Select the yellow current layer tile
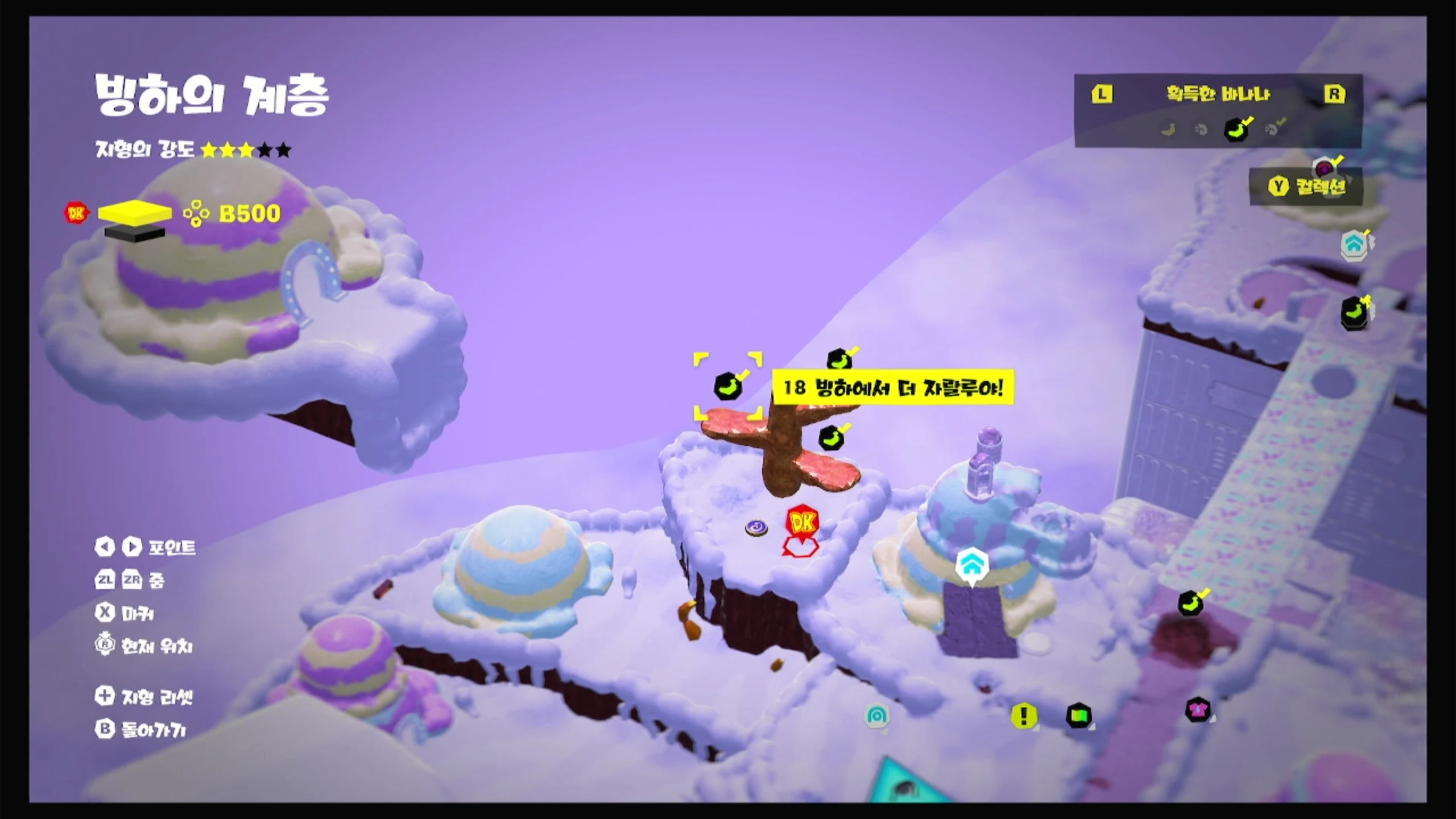 pyautogui.click(x=135, y=212)
